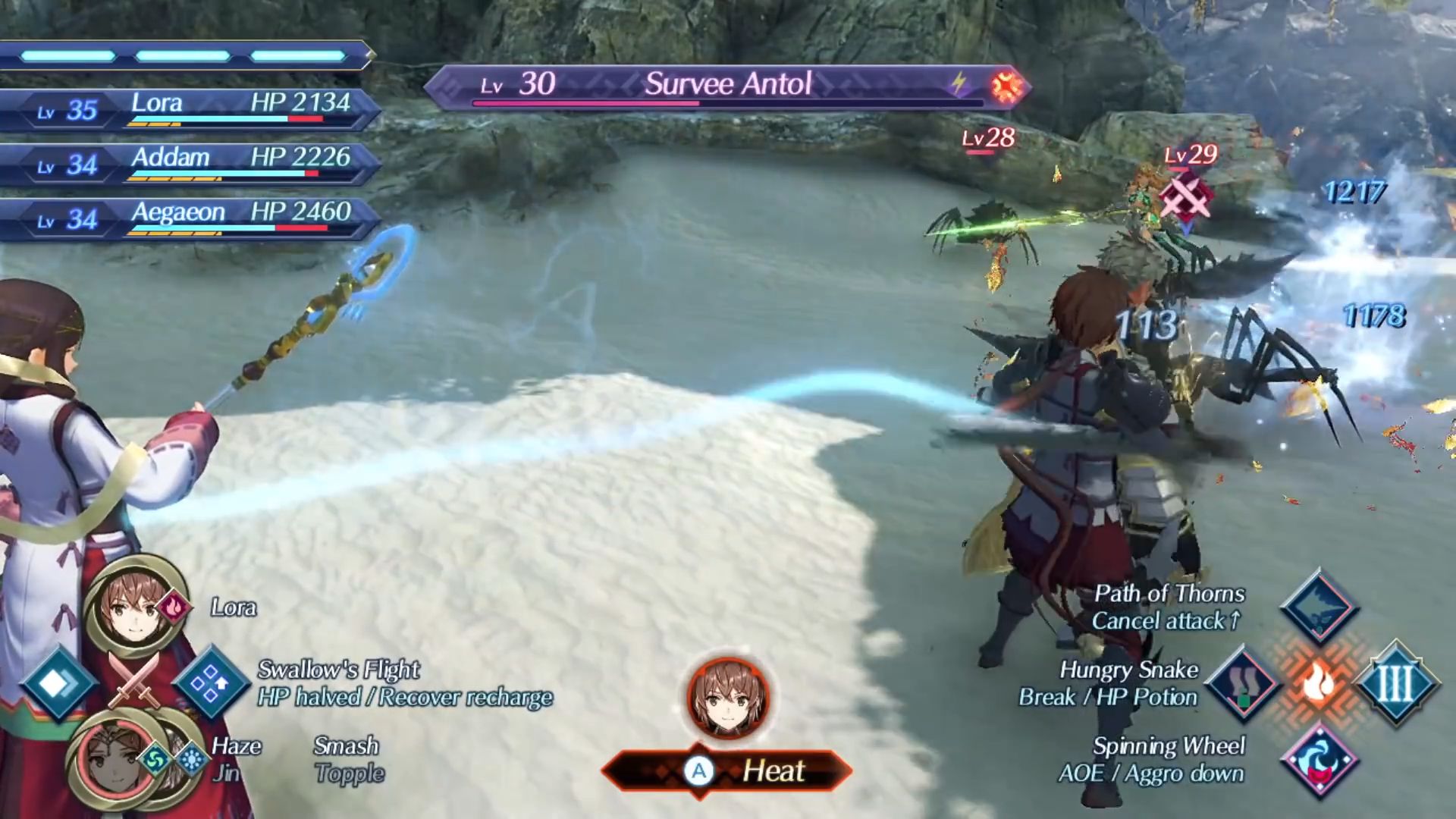Unleash the level III special icon
1456x819 pixels.
(1395, 682)
